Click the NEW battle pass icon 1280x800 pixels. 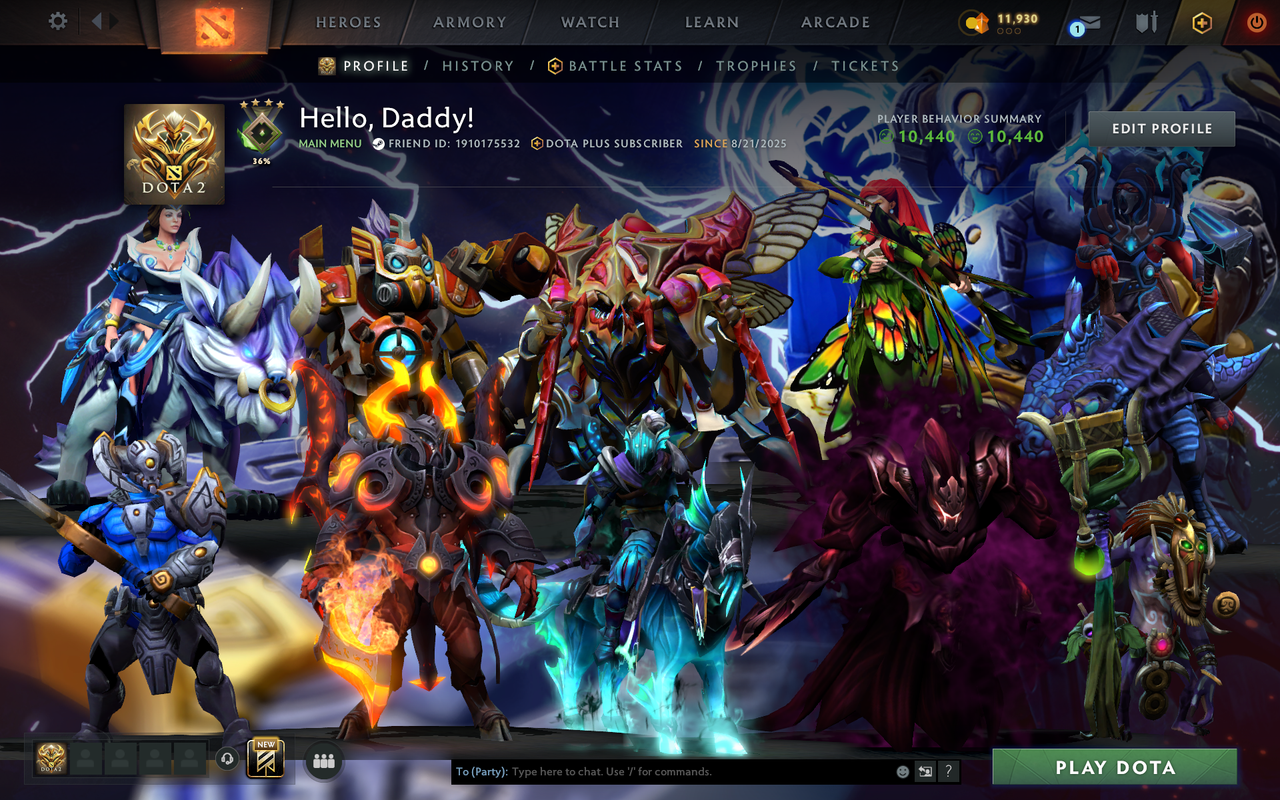266,760
